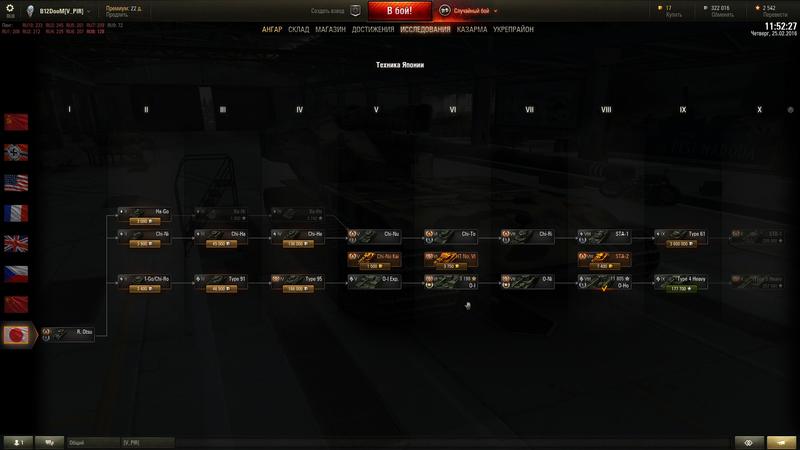Go to the МАГАЗИН tab
Image resolution: width=800 pixels, height=450 pixels.
tap(330, 30)
